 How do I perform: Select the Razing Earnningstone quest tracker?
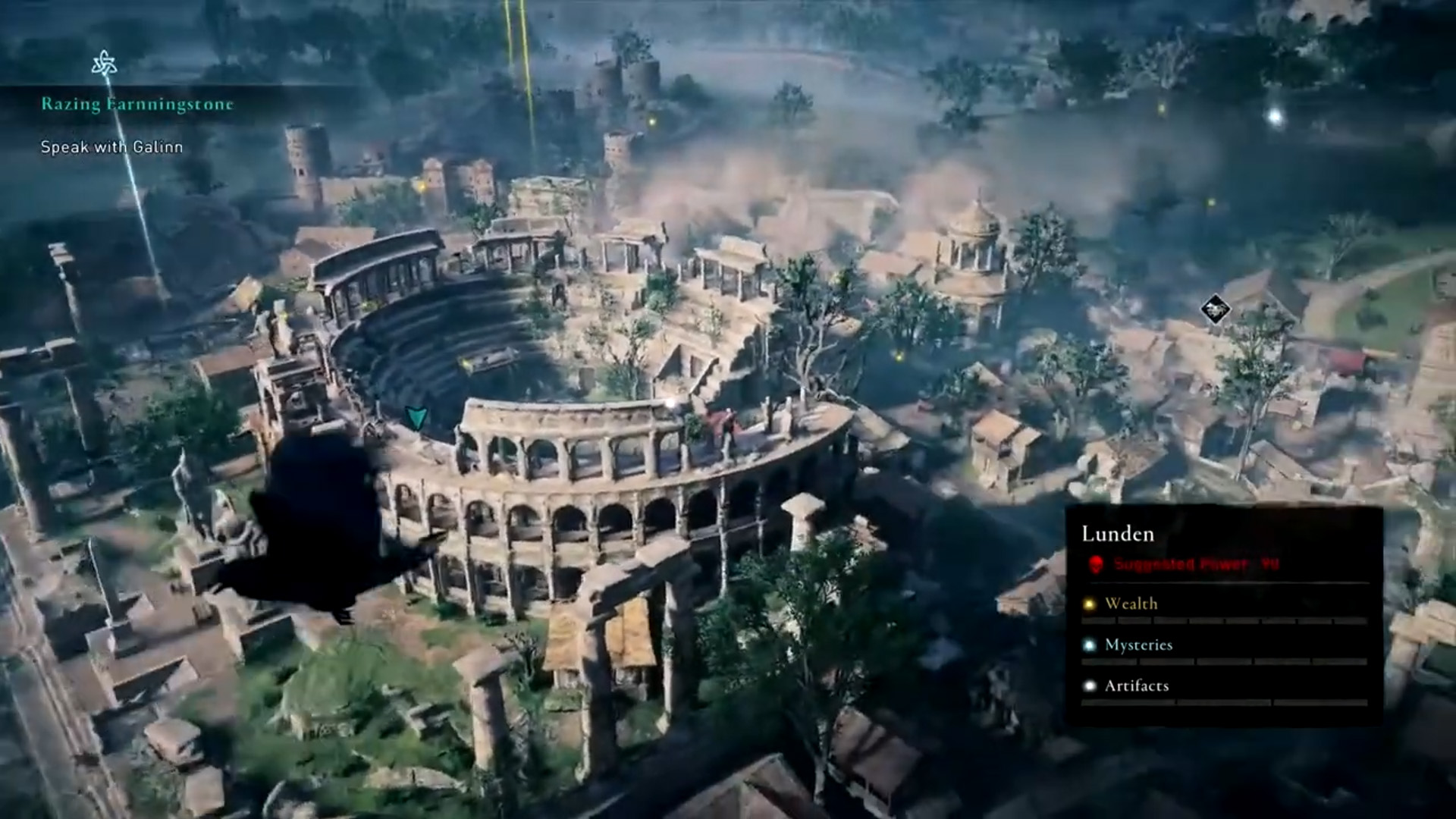point(137,105)
